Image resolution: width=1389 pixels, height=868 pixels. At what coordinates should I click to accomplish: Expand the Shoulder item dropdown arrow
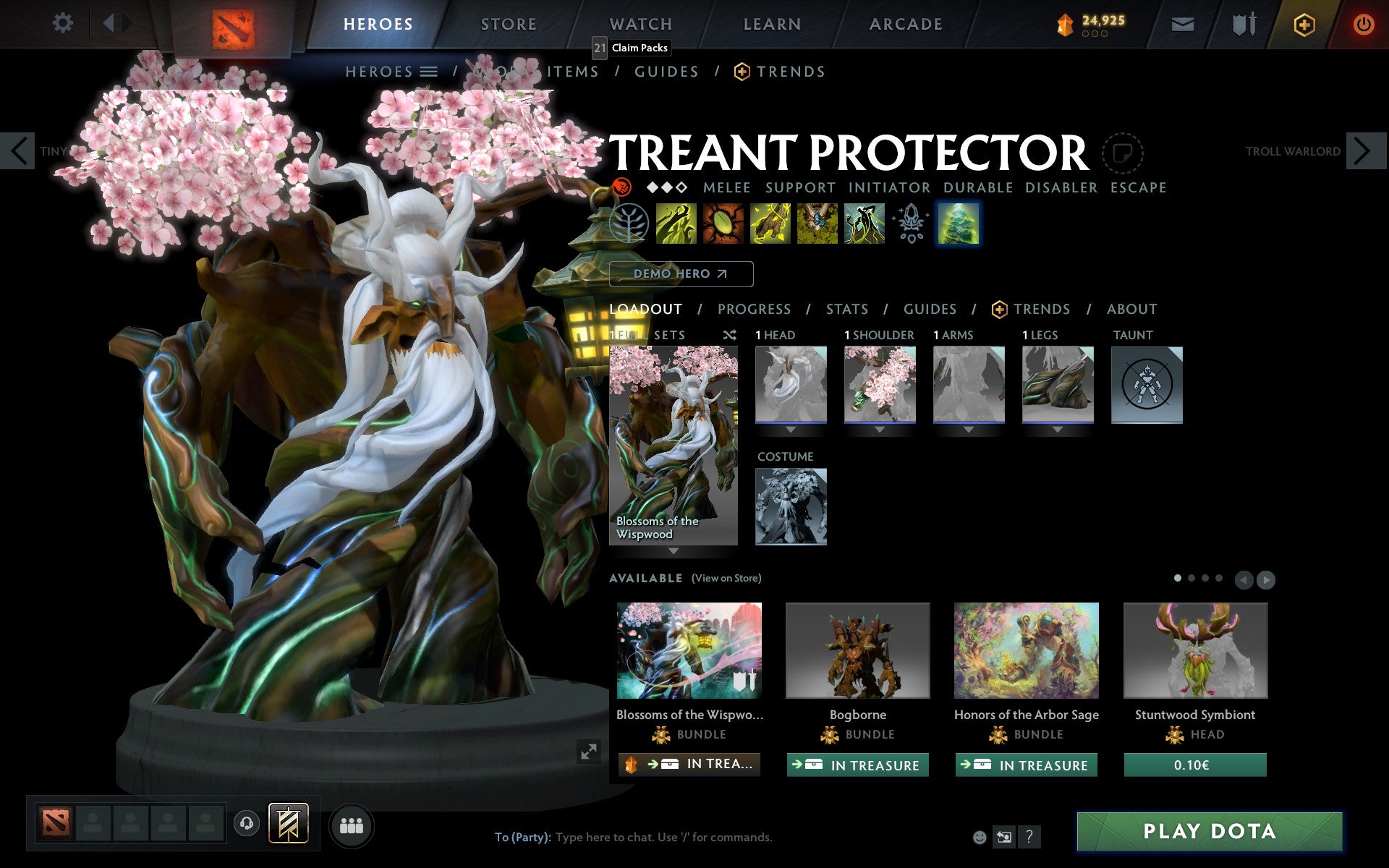[880, 427]
